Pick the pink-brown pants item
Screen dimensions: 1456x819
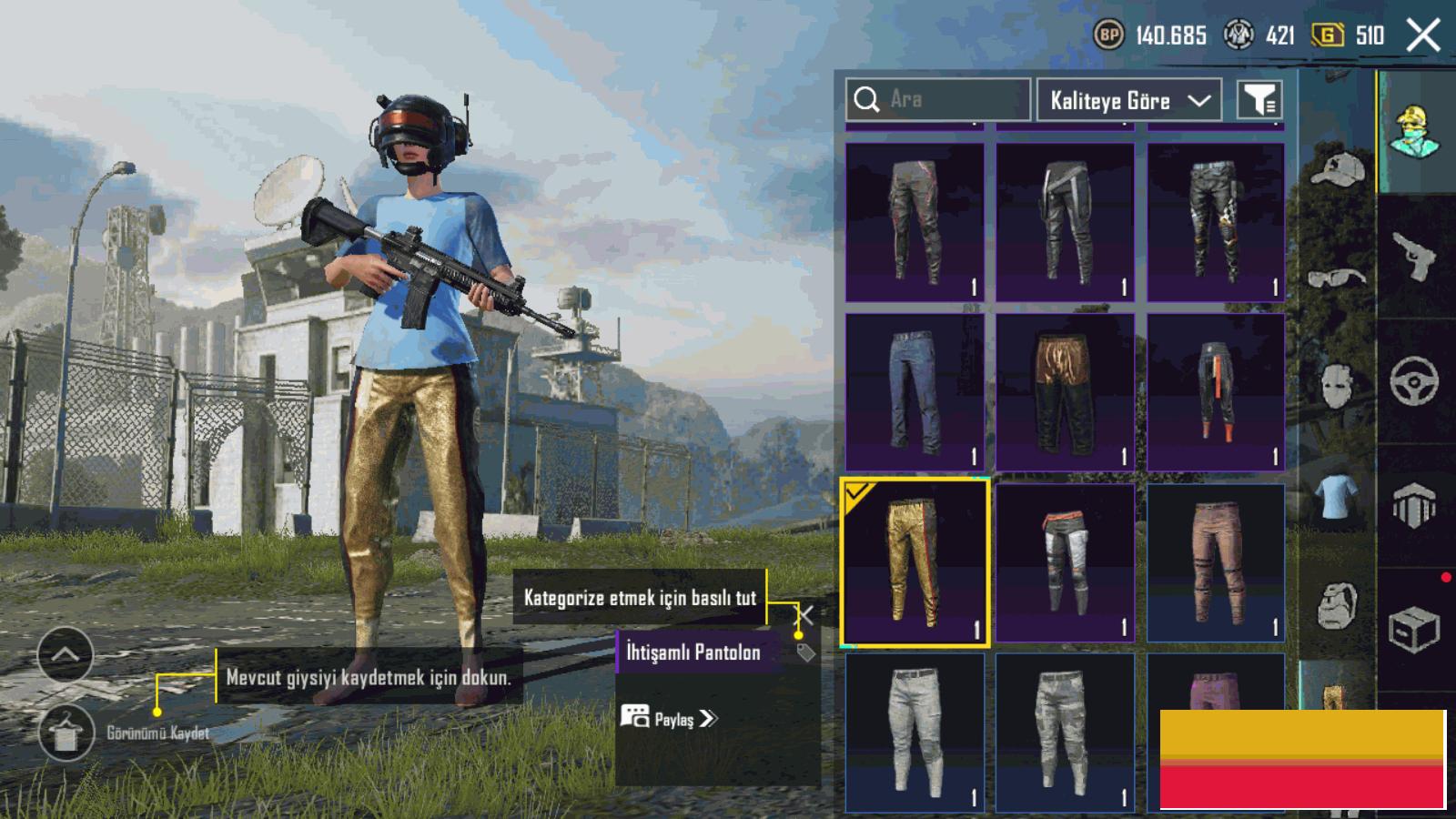tap(1215, 563)
